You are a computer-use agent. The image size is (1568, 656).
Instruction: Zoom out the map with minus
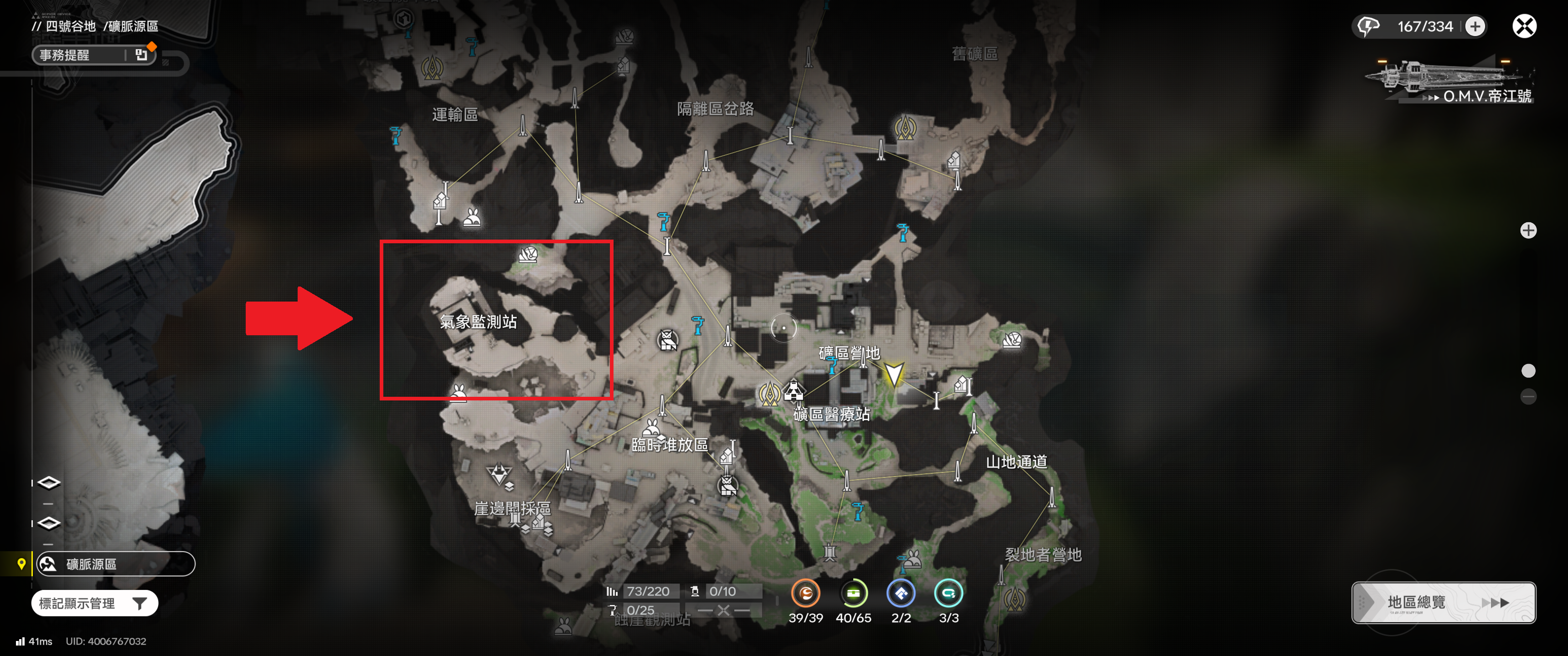(x=1528, y=397)
